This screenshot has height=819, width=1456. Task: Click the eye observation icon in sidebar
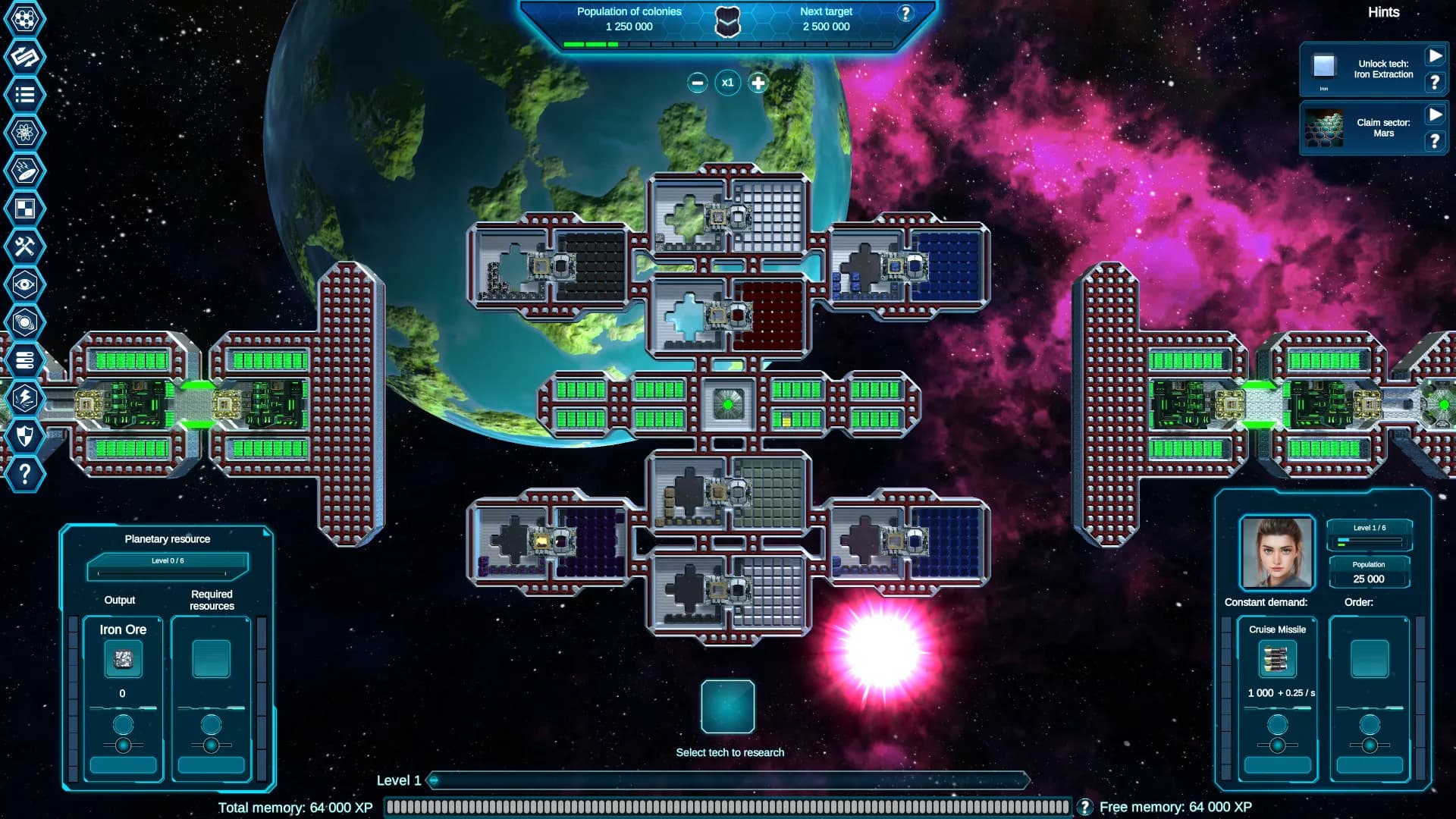pos(25,284)
